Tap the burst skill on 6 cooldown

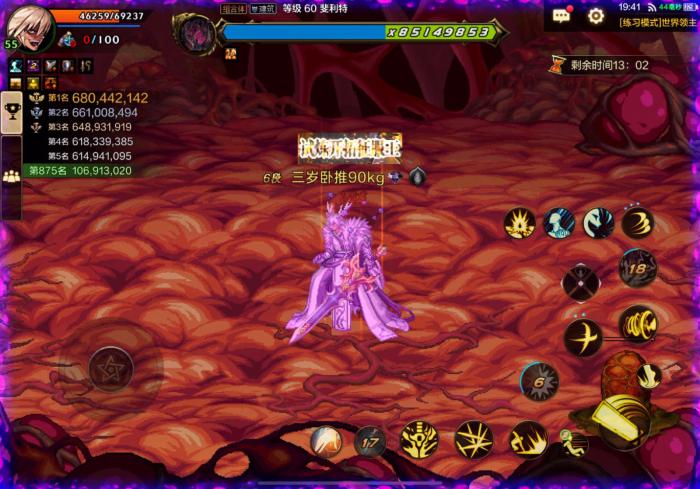tap(539, 382)
